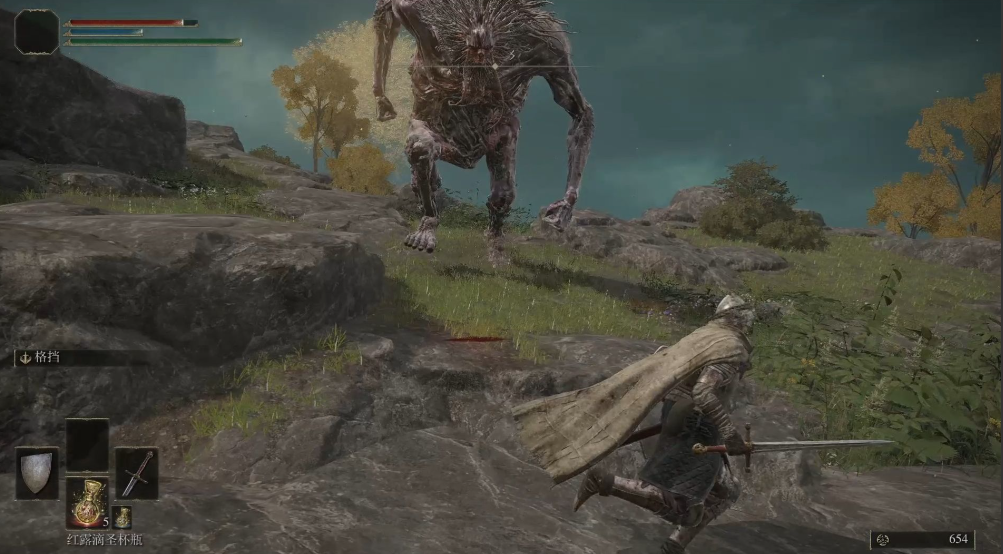Select the shield slot in the equipment HUD
Screen dimensions: 1003x554
[37, 473]
